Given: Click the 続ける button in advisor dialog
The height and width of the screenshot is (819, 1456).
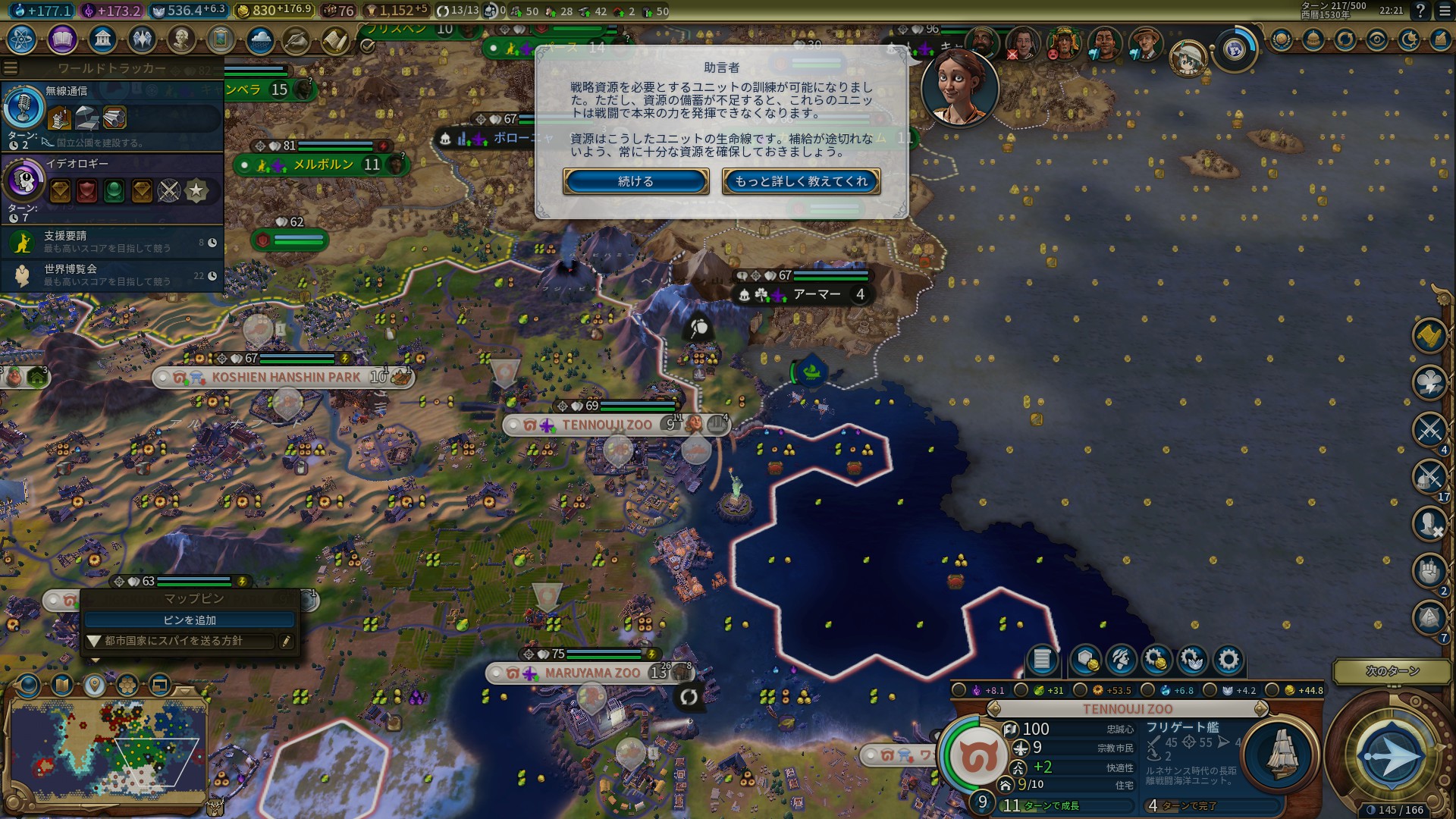Looking at the screenshot, I should 635,181.
